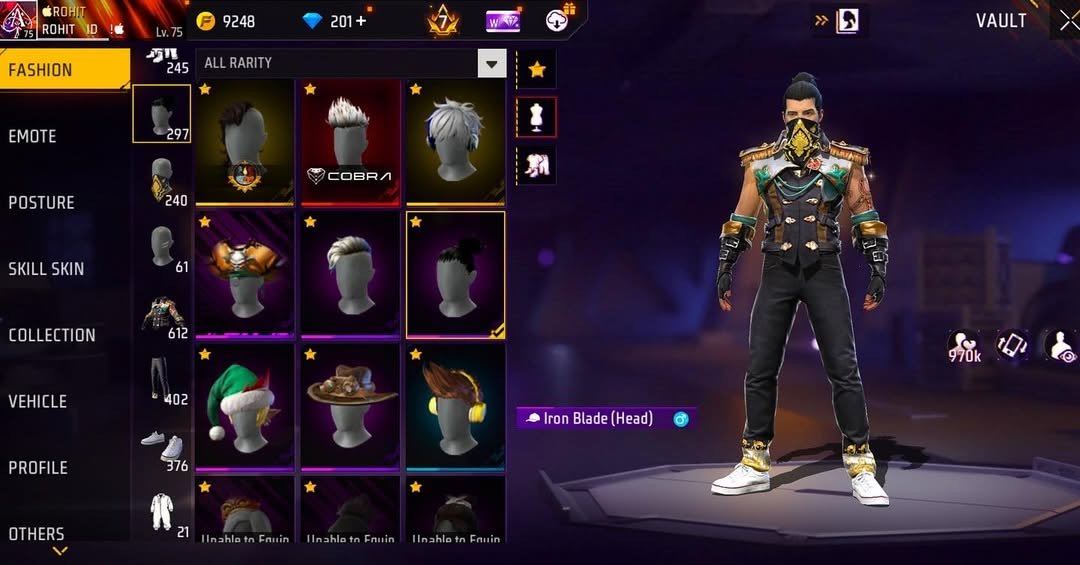Pick the hair with yellow headphones
The width and height of the screenshot is (1080, 565).
(x=455, y=405)
